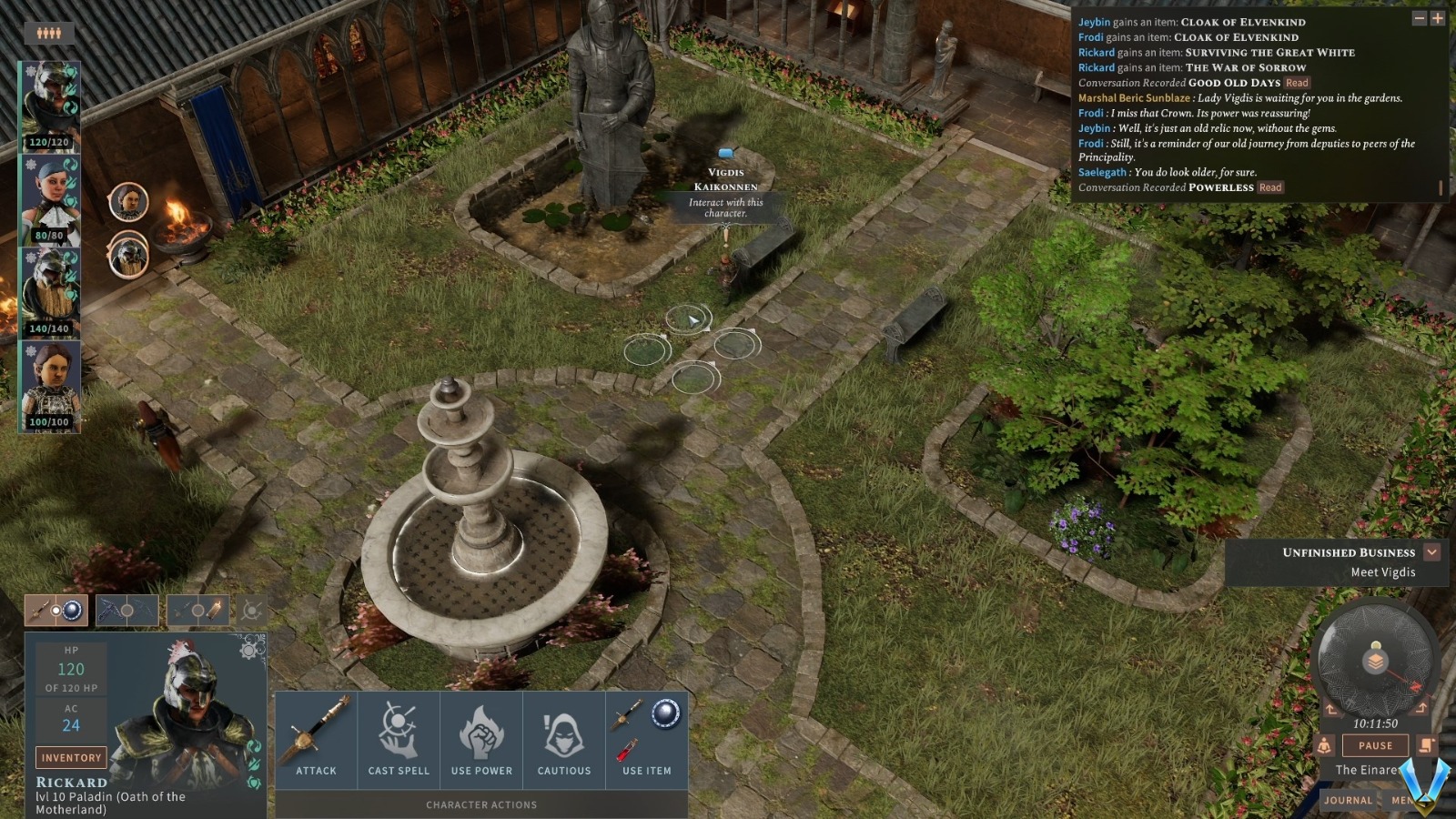Minimize the message log panel
This screenshot has width=1456, height=819.
1419,18
